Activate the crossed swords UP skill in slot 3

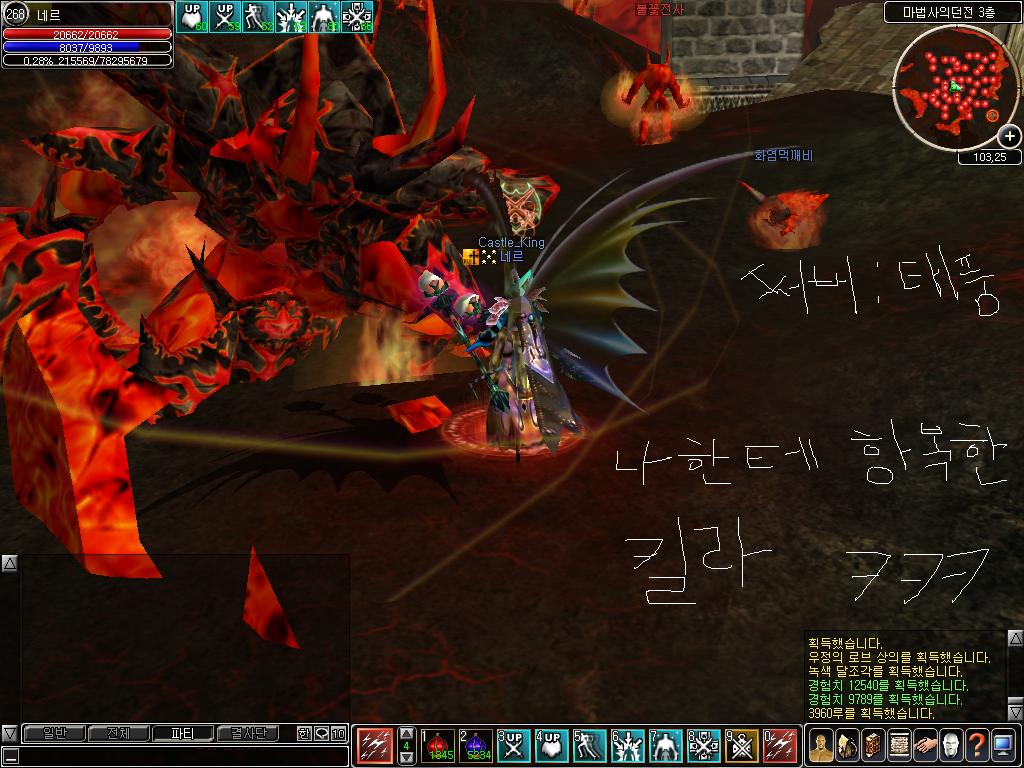(x=514, y=746)
